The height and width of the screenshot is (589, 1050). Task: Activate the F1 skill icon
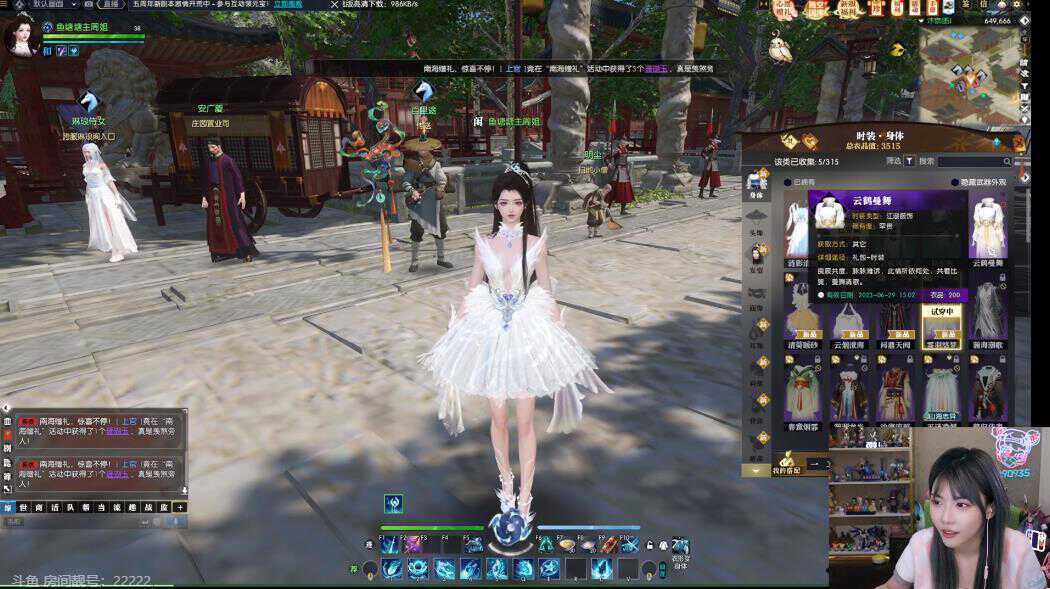coord(389,545)
